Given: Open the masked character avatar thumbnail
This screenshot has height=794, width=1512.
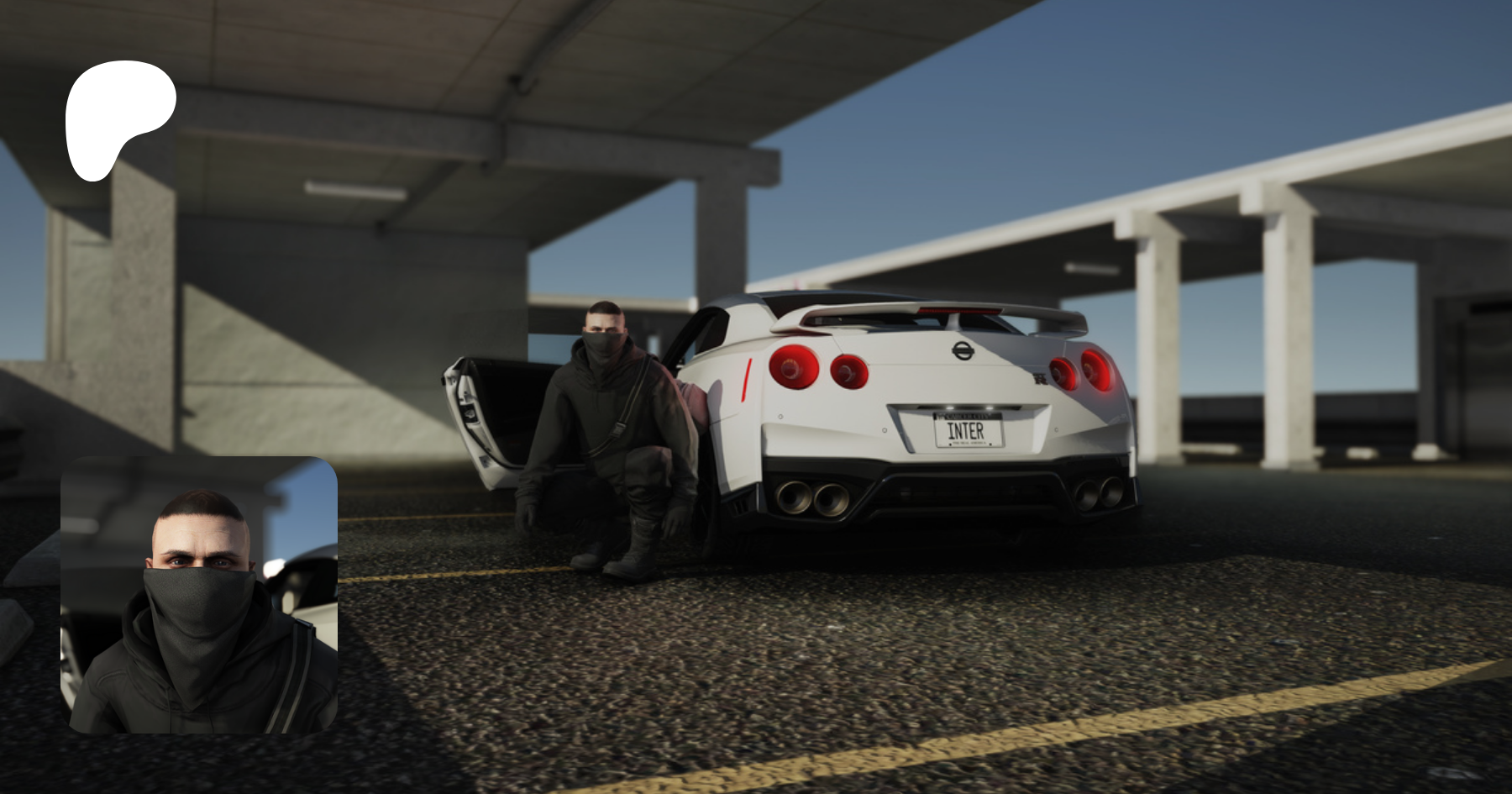Looking at the screenshot, I should pos(199,595).
